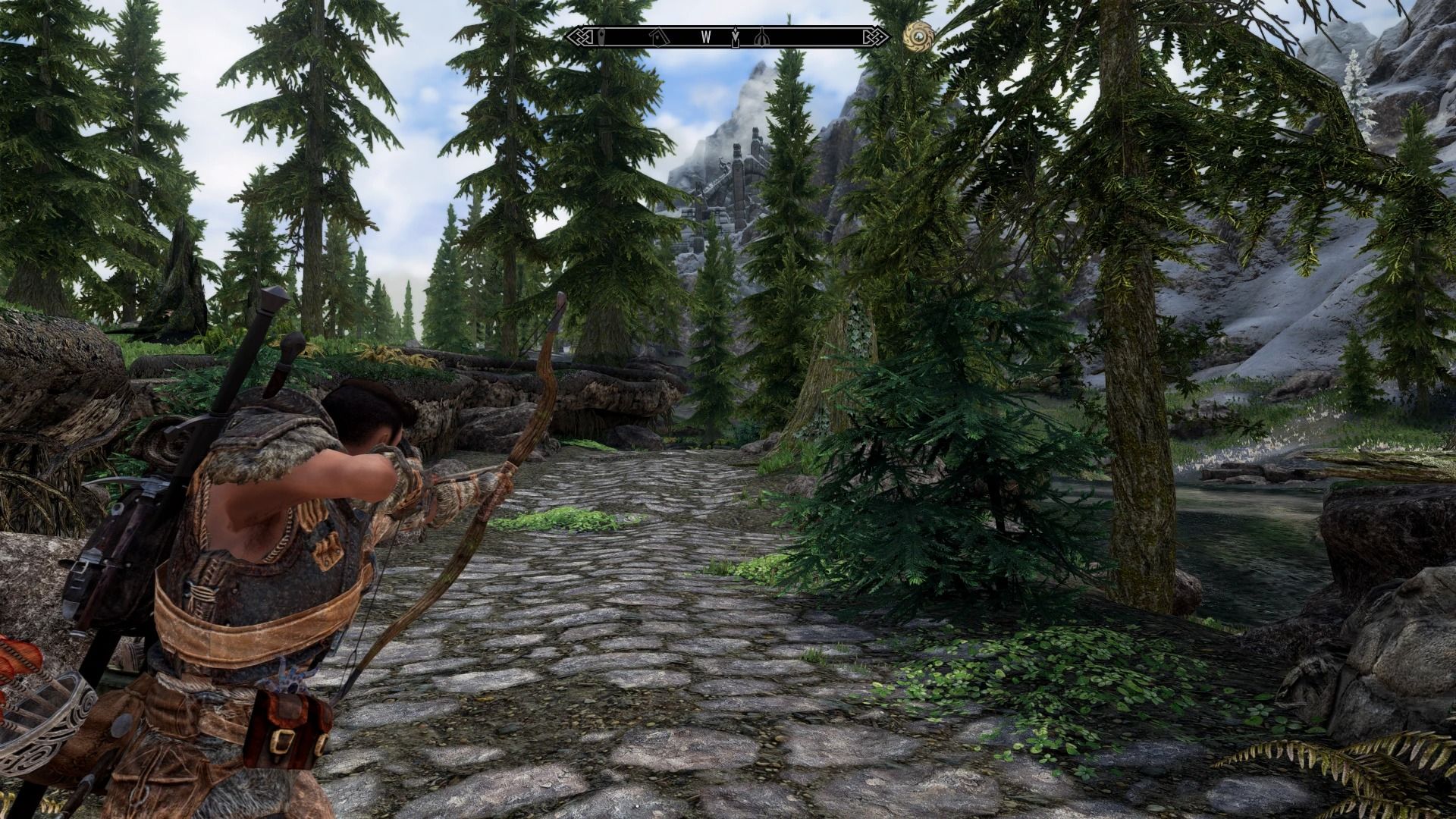Image resolution: width=1456 pixels, height=819 pixels.
Task: Click the W cardinal direction letter
Action: pyautogui.click(x=706, y=36)
